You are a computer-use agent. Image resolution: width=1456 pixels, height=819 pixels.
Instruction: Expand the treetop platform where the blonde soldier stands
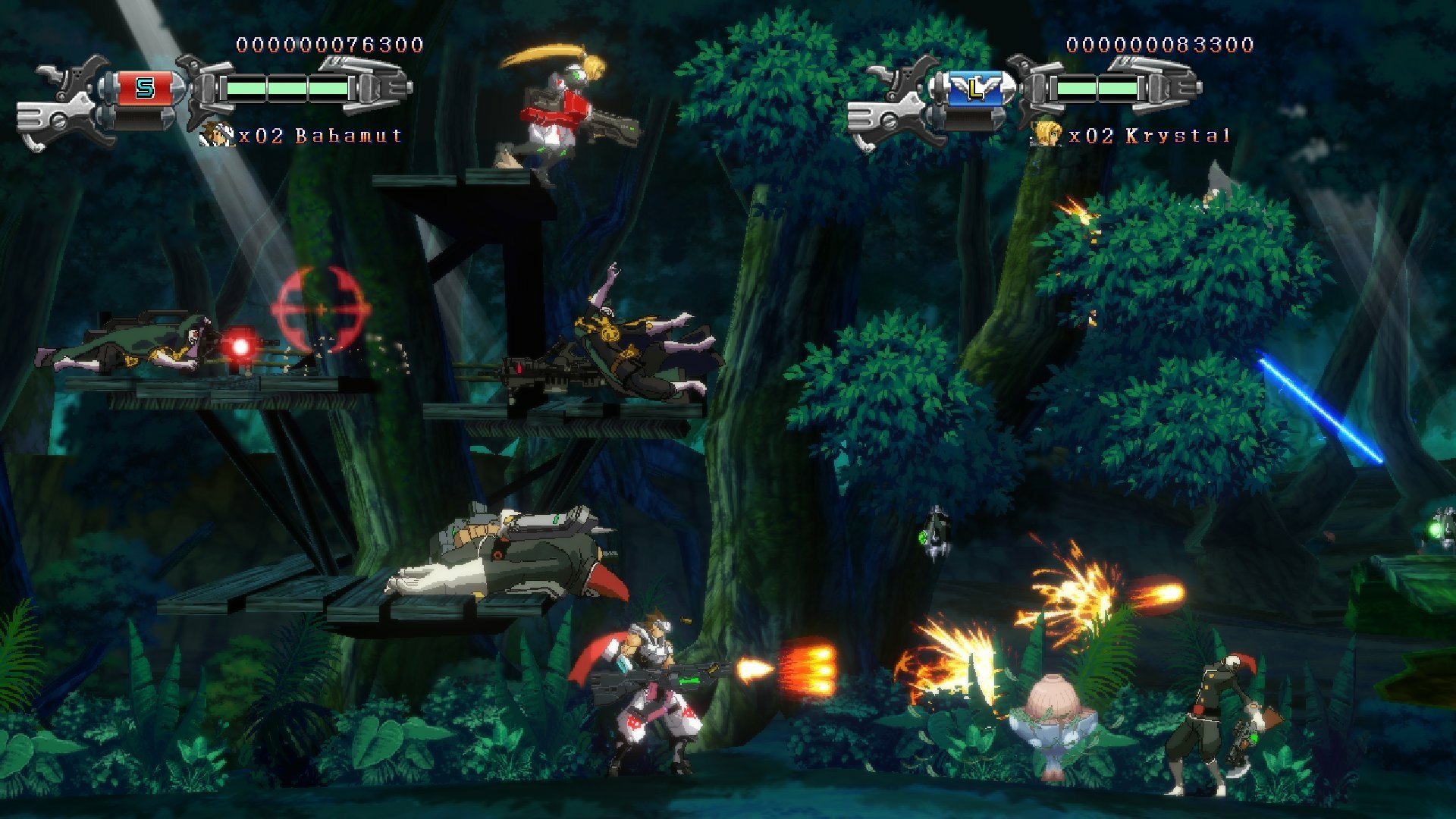[455, 180]
